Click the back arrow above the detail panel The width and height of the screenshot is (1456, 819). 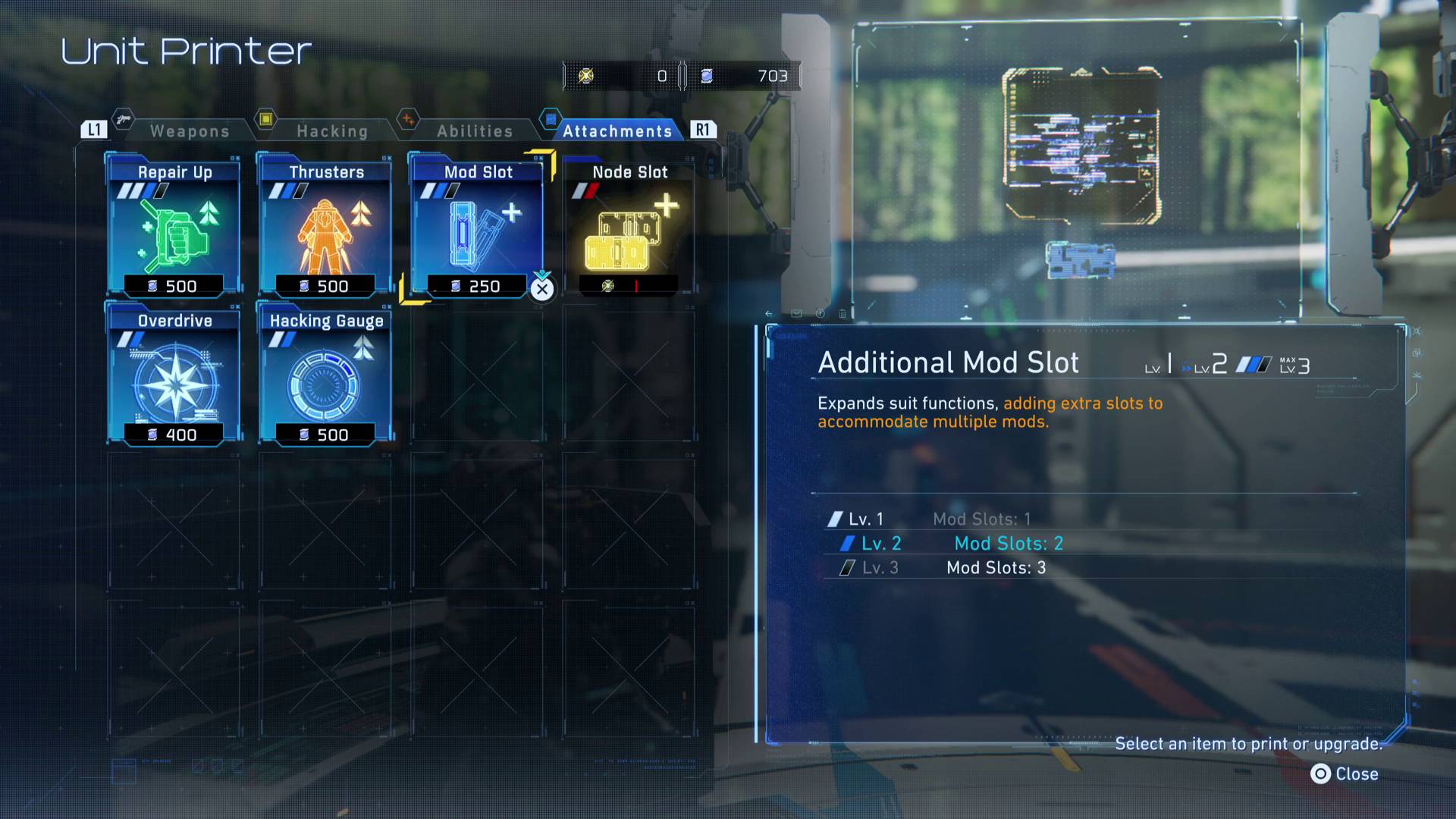point(769,313)
